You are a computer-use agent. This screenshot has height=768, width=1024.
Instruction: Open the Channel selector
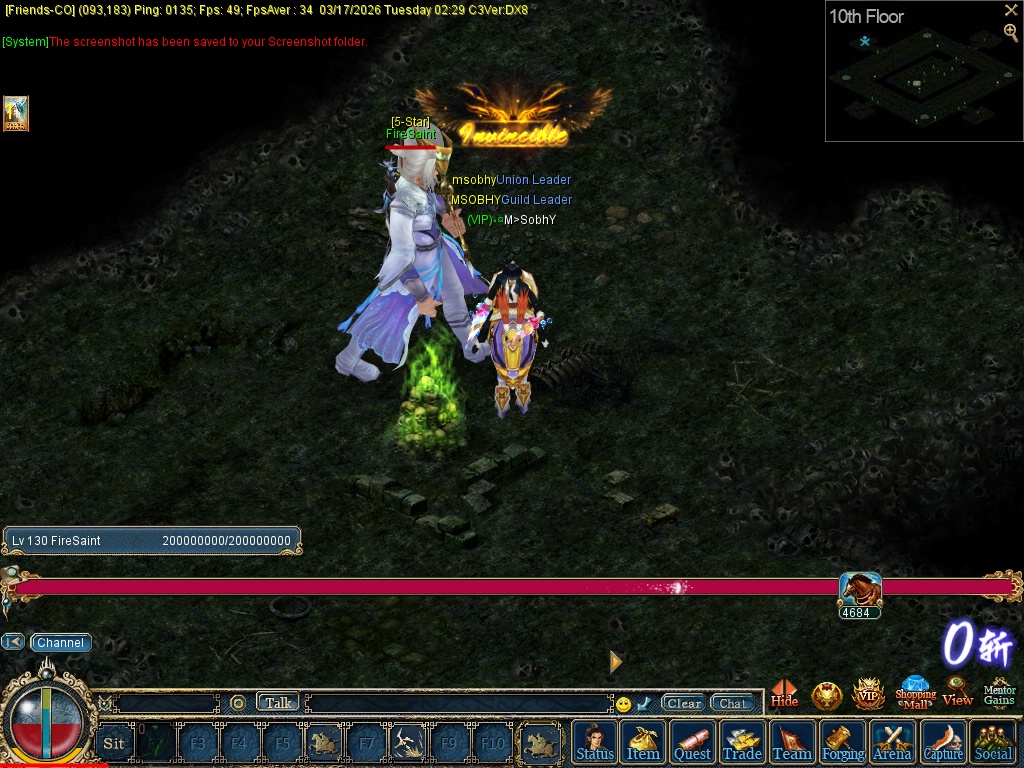click(61, 643)
